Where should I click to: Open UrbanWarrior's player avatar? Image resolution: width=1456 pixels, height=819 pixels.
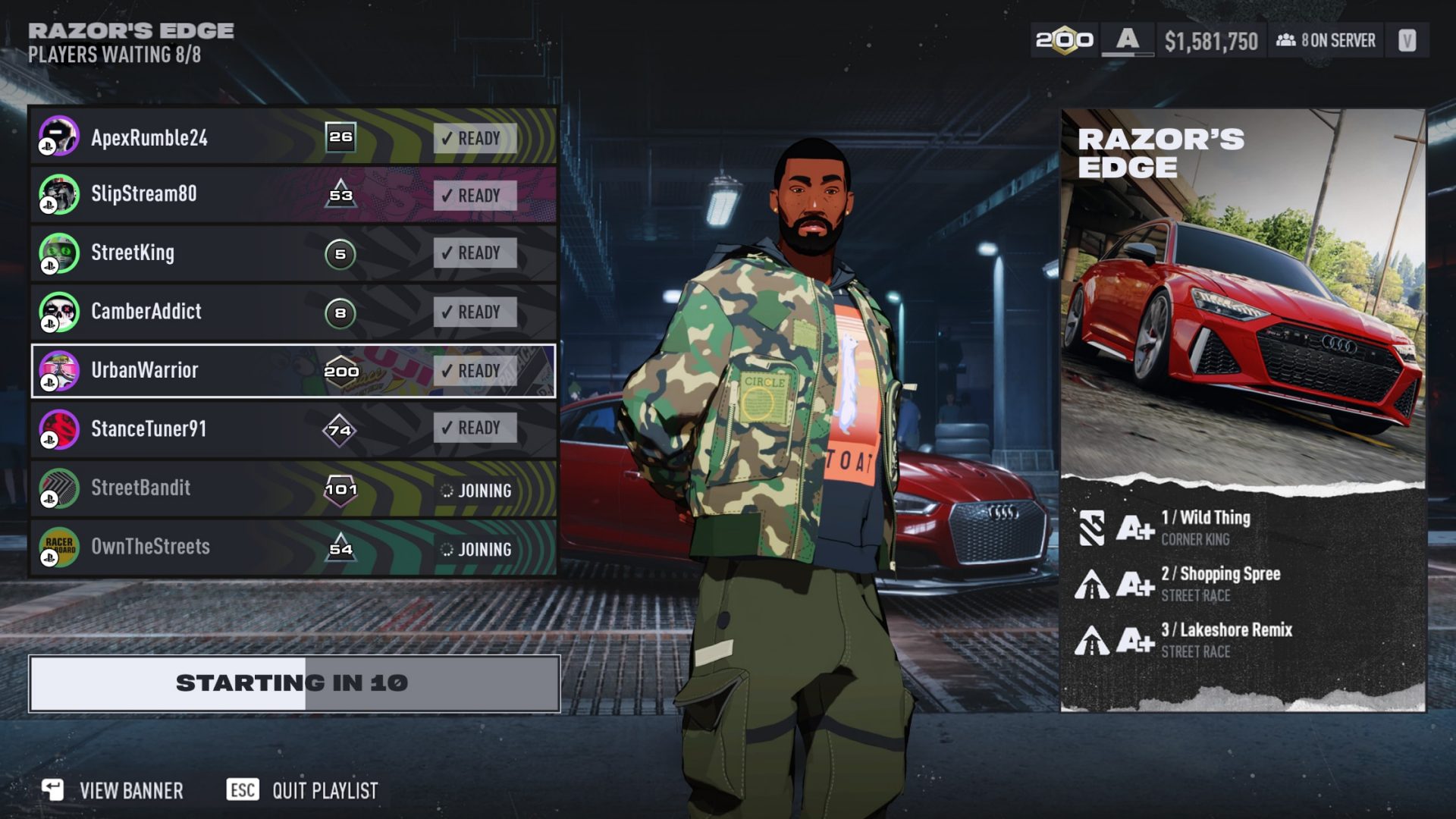59,371
